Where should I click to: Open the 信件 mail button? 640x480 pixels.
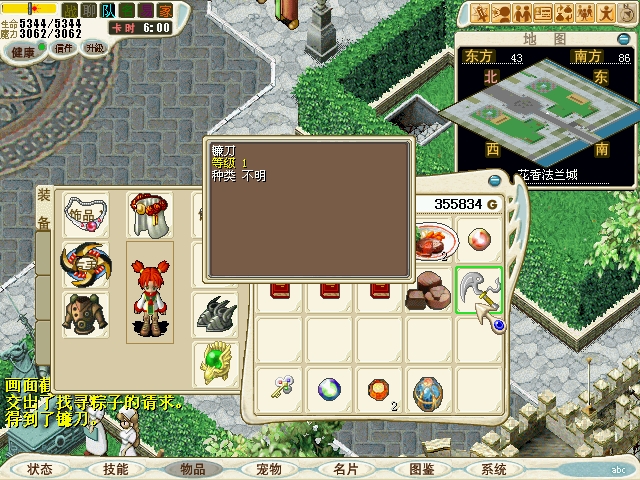click(x=63, y=48)
